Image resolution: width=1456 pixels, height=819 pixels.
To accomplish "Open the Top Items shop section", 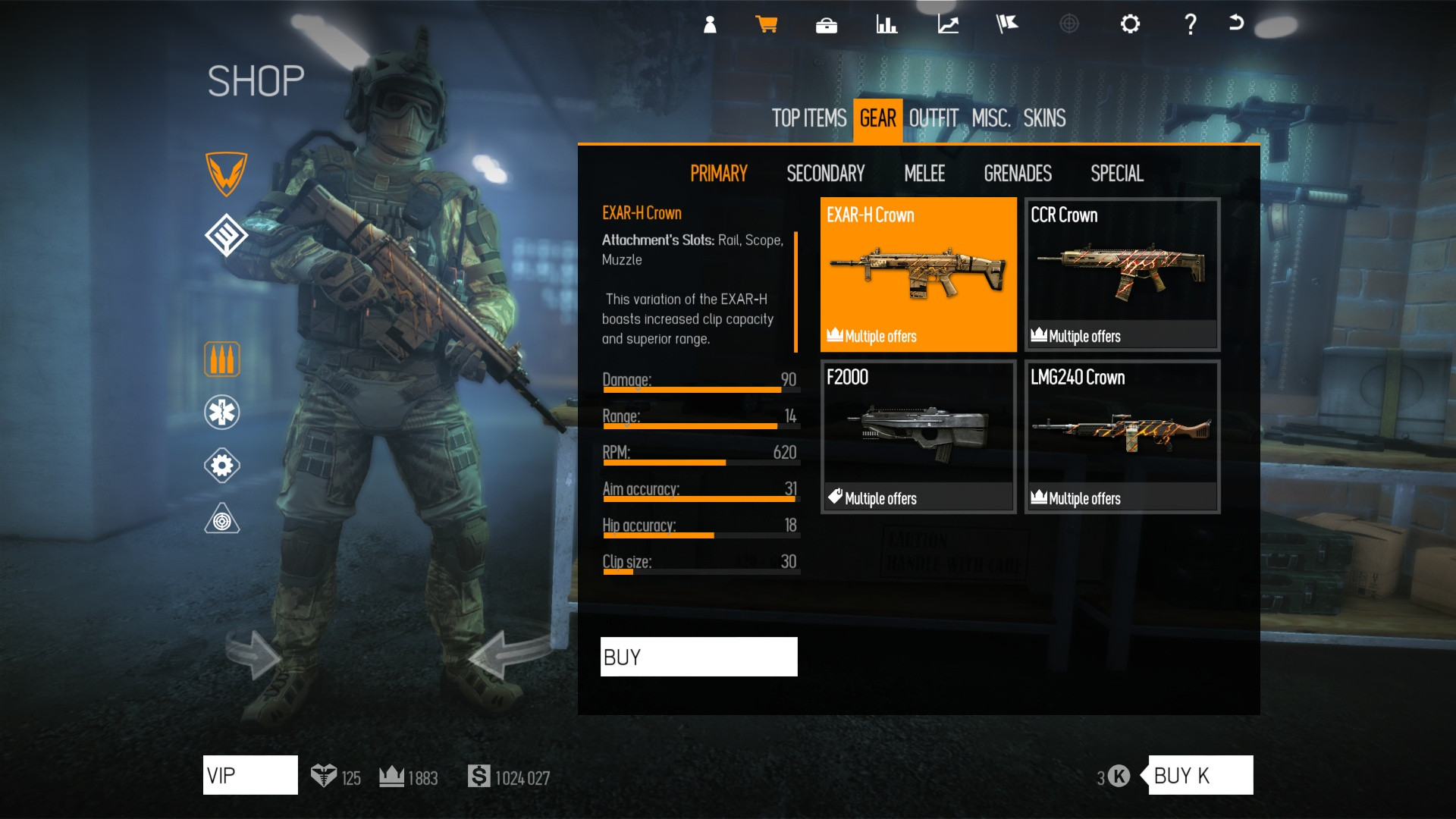I will (809, 118).
